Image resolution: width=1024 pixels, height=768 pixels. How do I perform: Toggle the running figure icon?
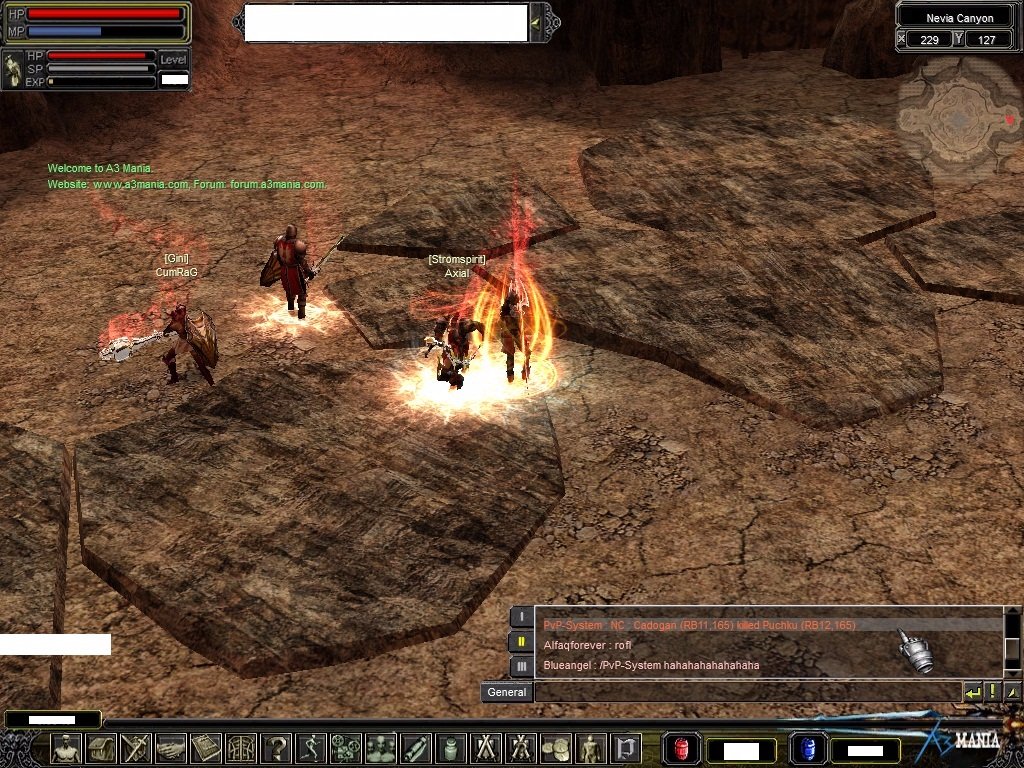click(311, 748)
